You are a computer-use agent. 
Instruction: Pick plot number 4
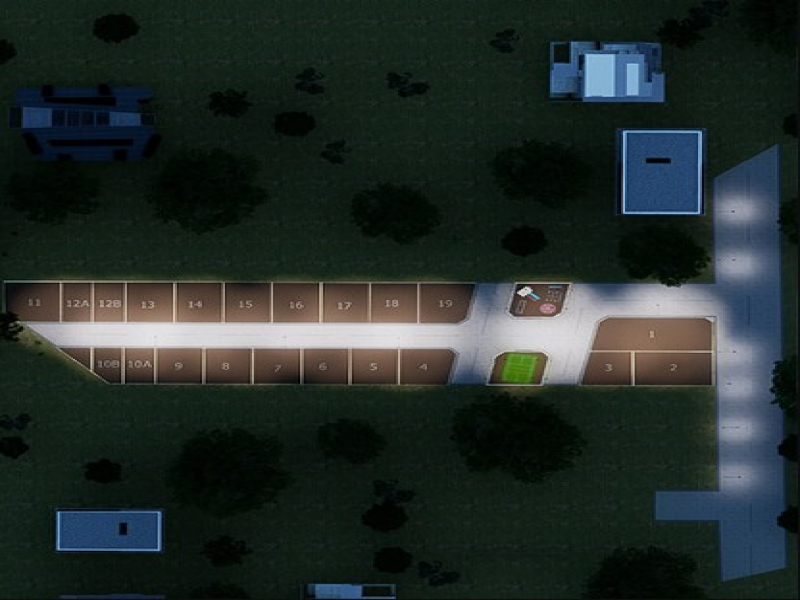tap(425, 366)
